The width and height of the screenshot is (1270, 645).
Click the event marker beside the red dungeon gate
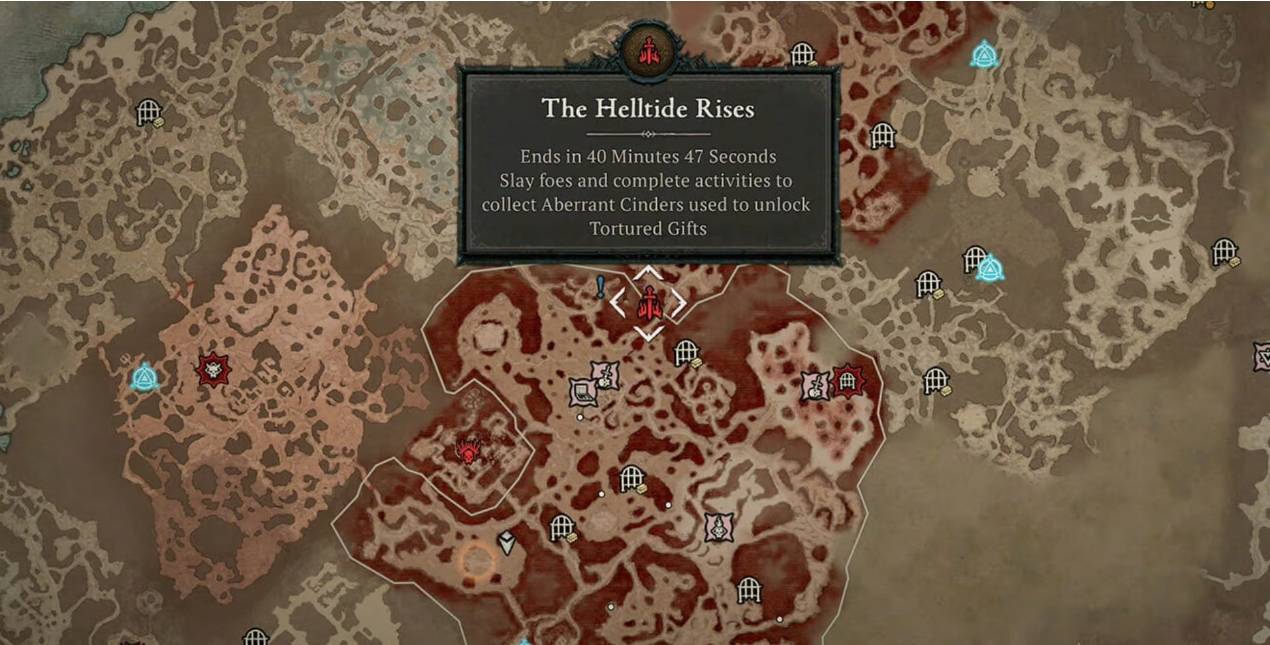(816, 386)
